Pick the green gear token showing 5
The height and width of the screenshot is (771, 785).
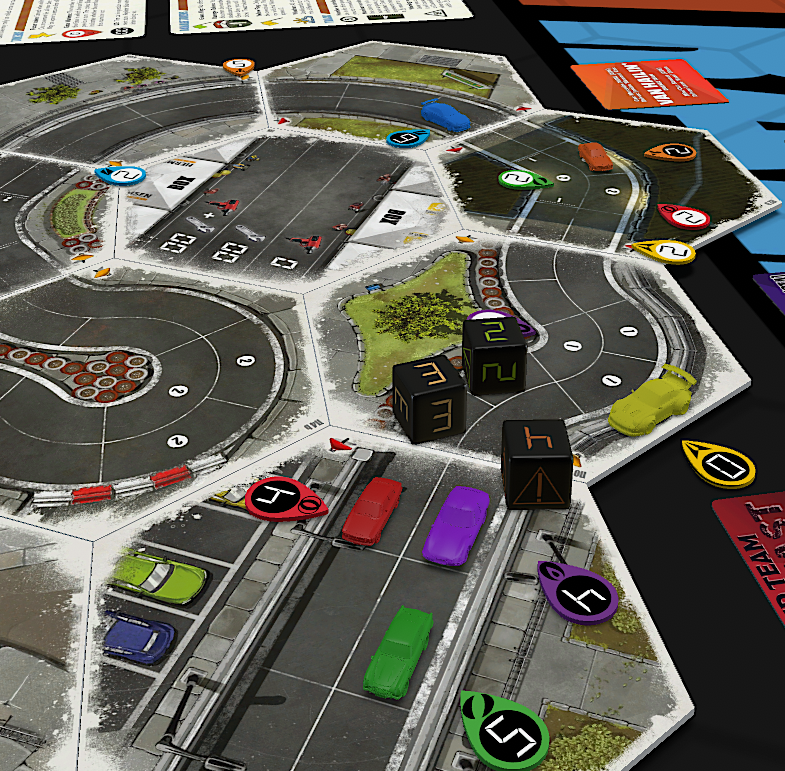tap(504, 732)
